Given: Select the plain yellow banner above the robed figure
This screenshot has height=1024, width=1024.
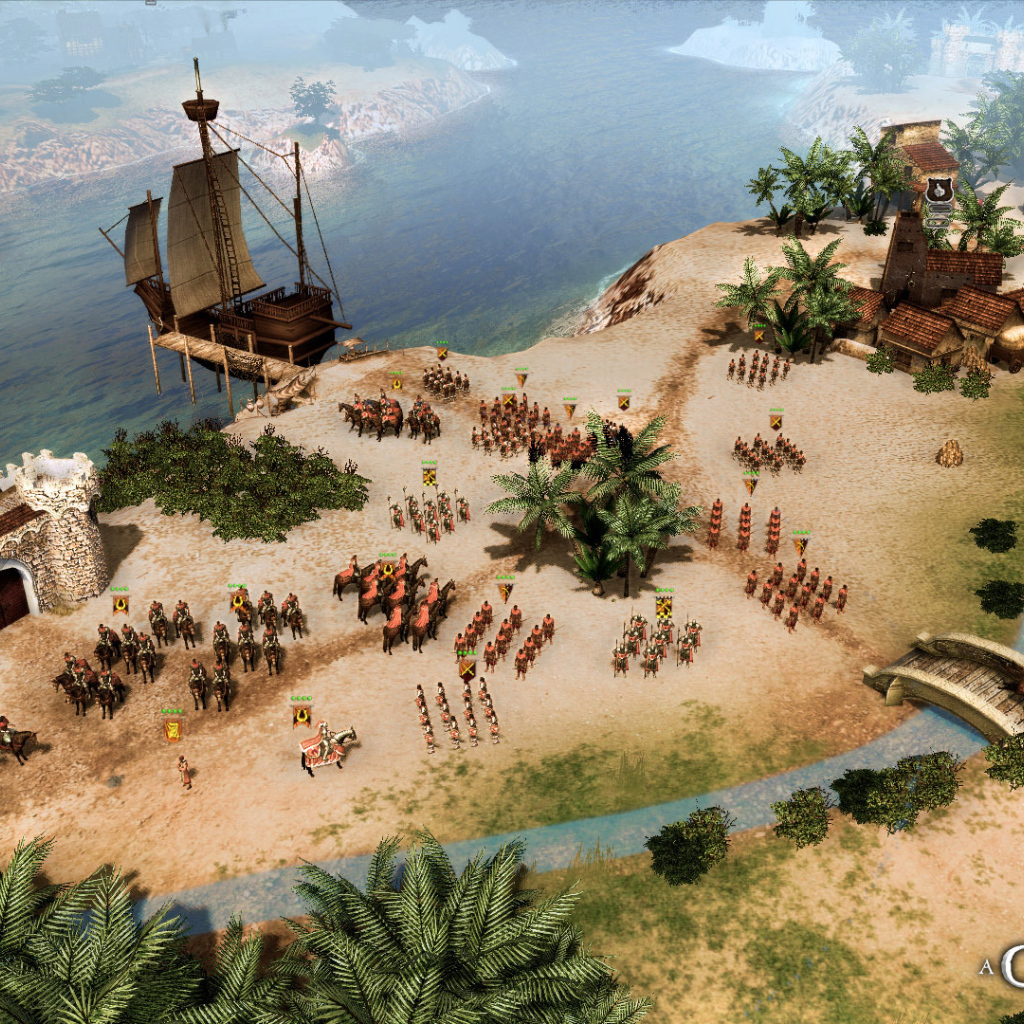Looking at the screenshot, I should (173, 729).
